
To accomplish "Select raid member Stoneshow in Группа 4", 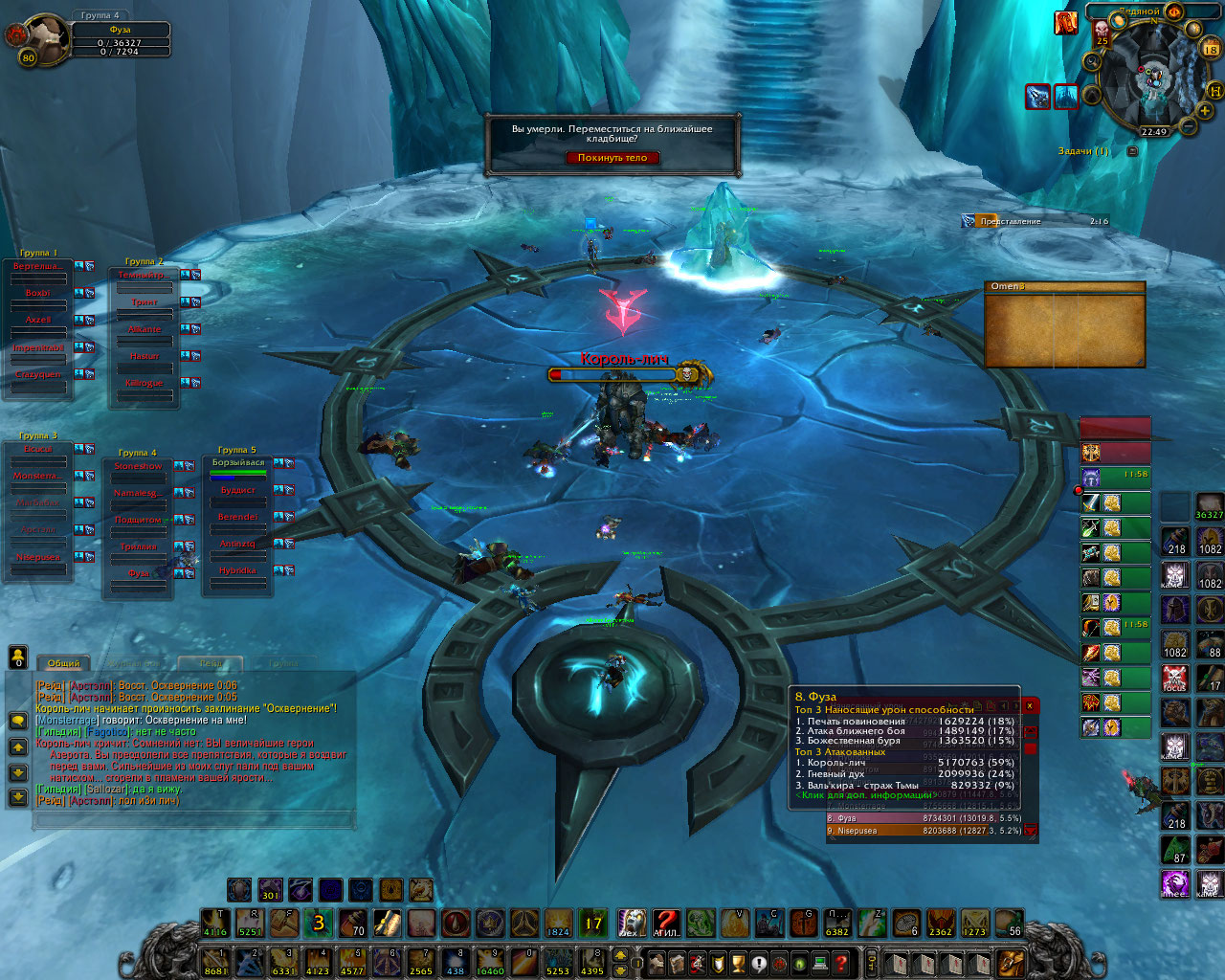I will (138, 467).
